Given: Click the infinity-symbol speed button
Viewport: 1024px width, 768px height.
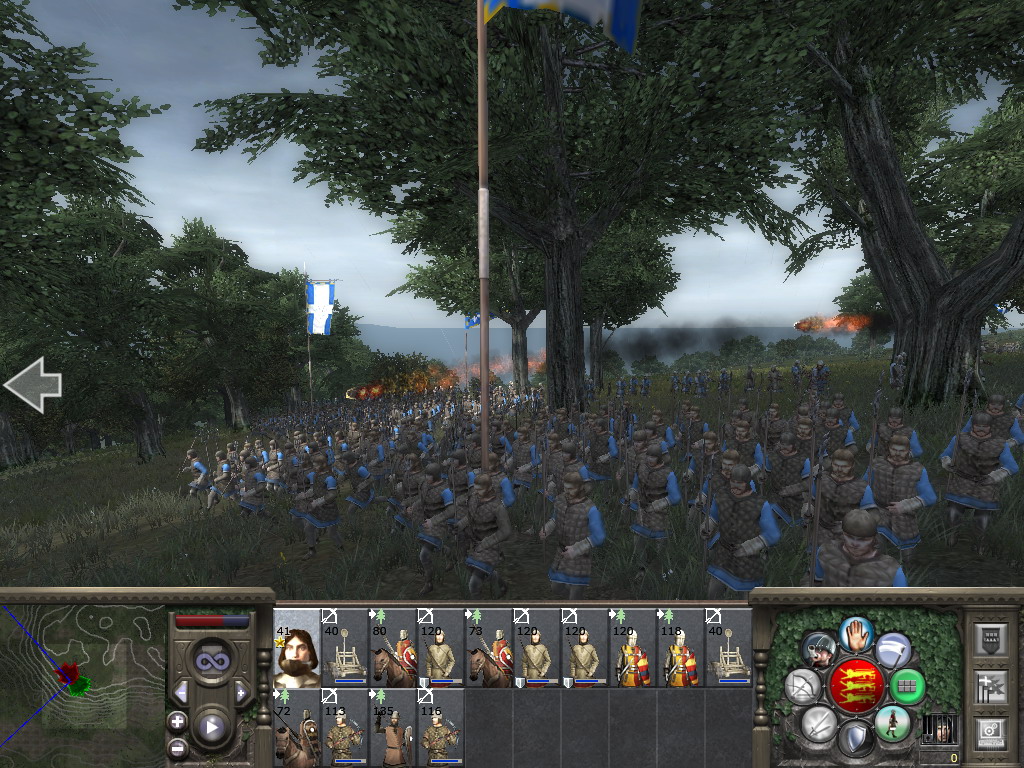Looking at the screenshot, I should [211, 660].
